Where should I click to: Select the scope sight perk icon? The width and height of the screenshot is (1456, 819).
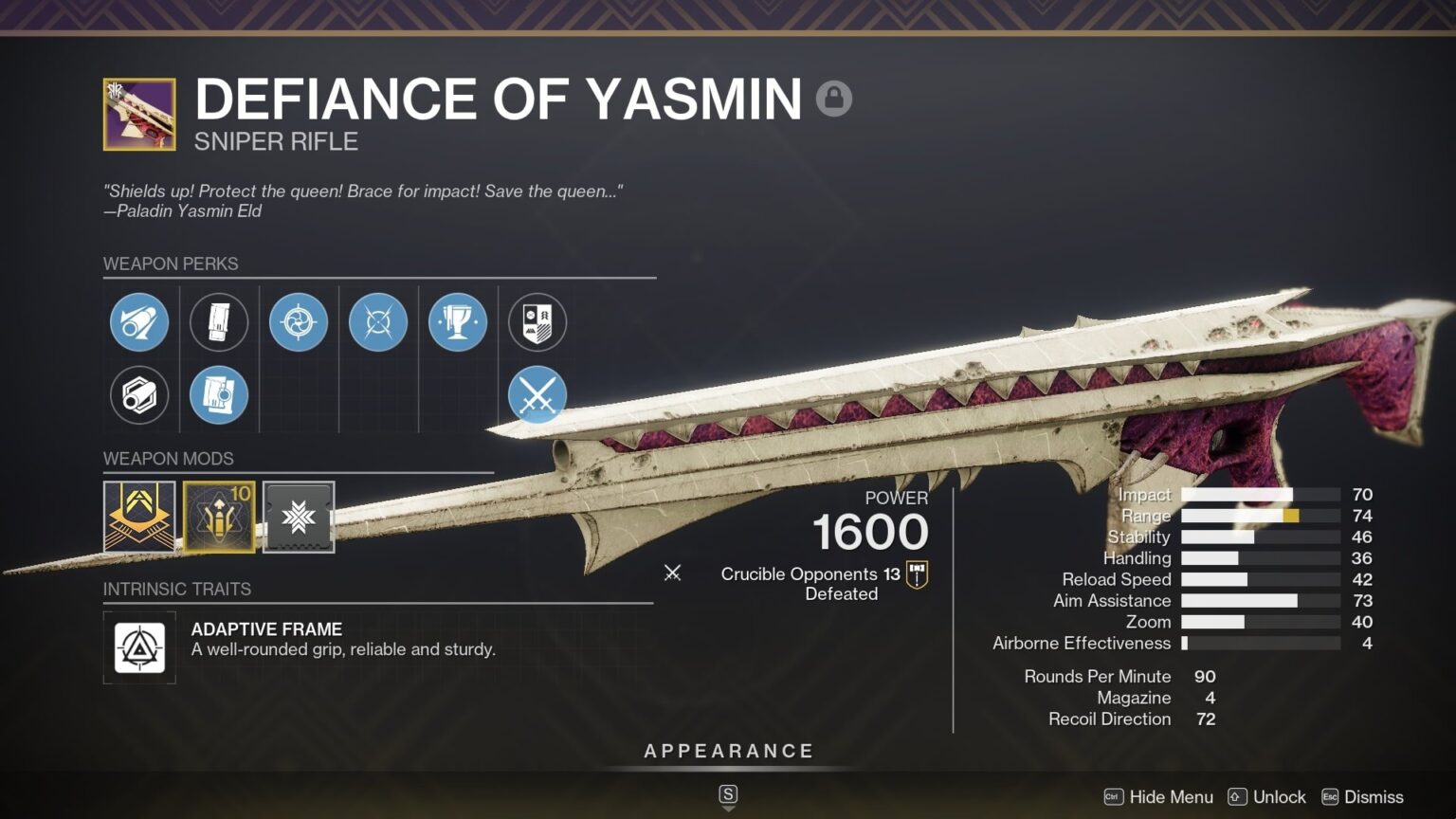point(299,322)
